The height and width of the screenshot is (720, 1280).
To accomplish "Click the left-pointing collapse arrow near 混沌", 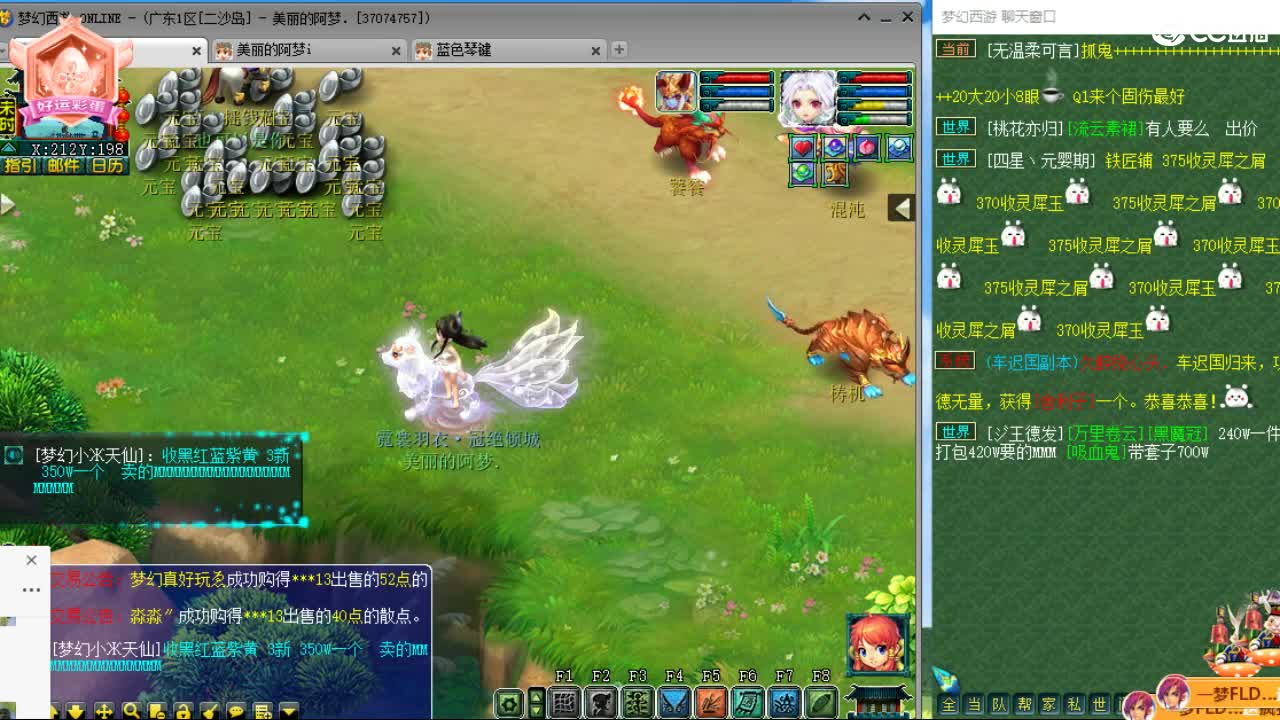I will click(x=901, y=207).
